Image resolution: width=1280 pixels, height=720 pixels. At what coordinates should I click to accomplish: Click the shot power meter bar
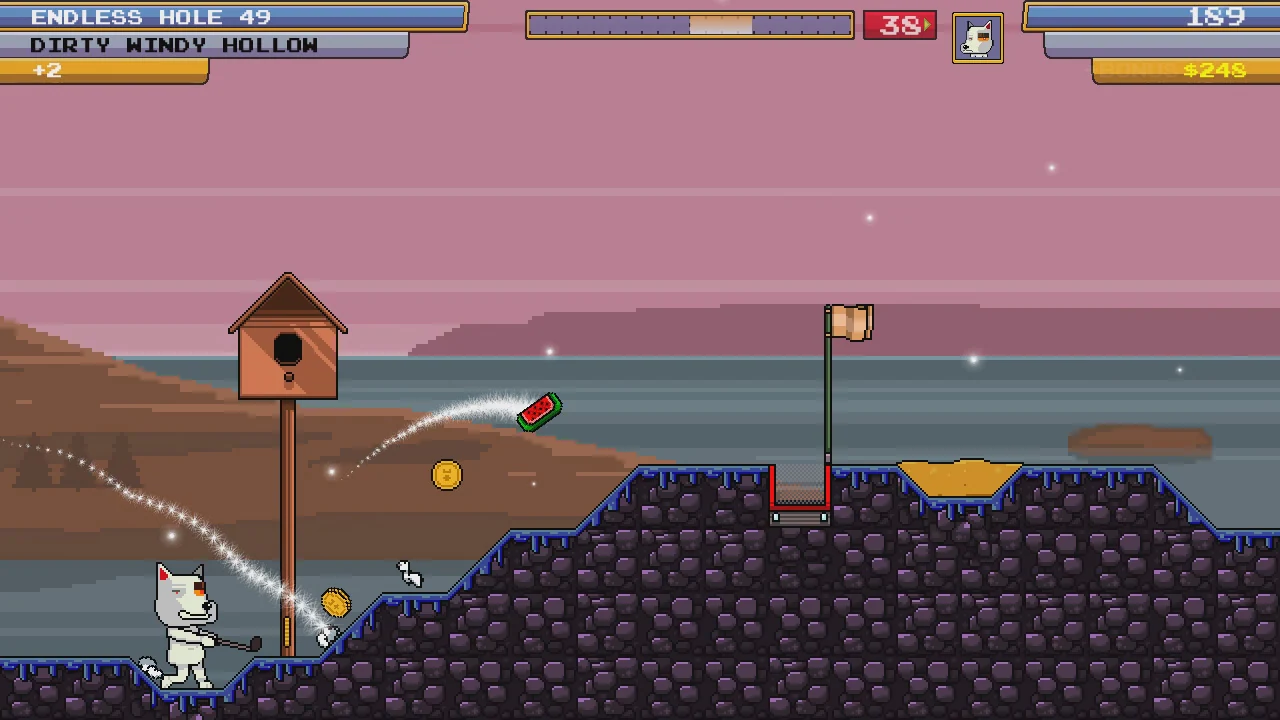(688, 25)
